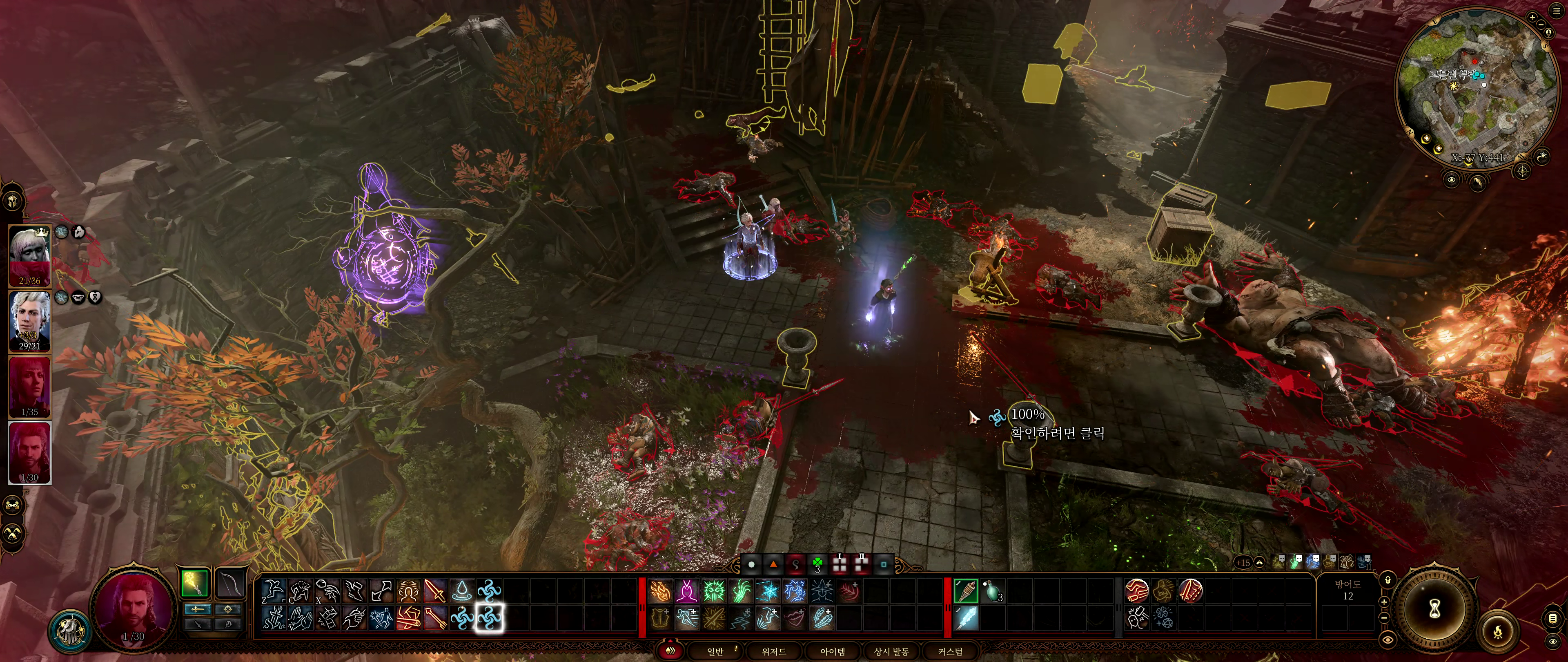This screenshot has height=662, width=1568.
Task: Choose the 일반 hotbar tab
Action: pyautogui.click(x=715, y=651)
